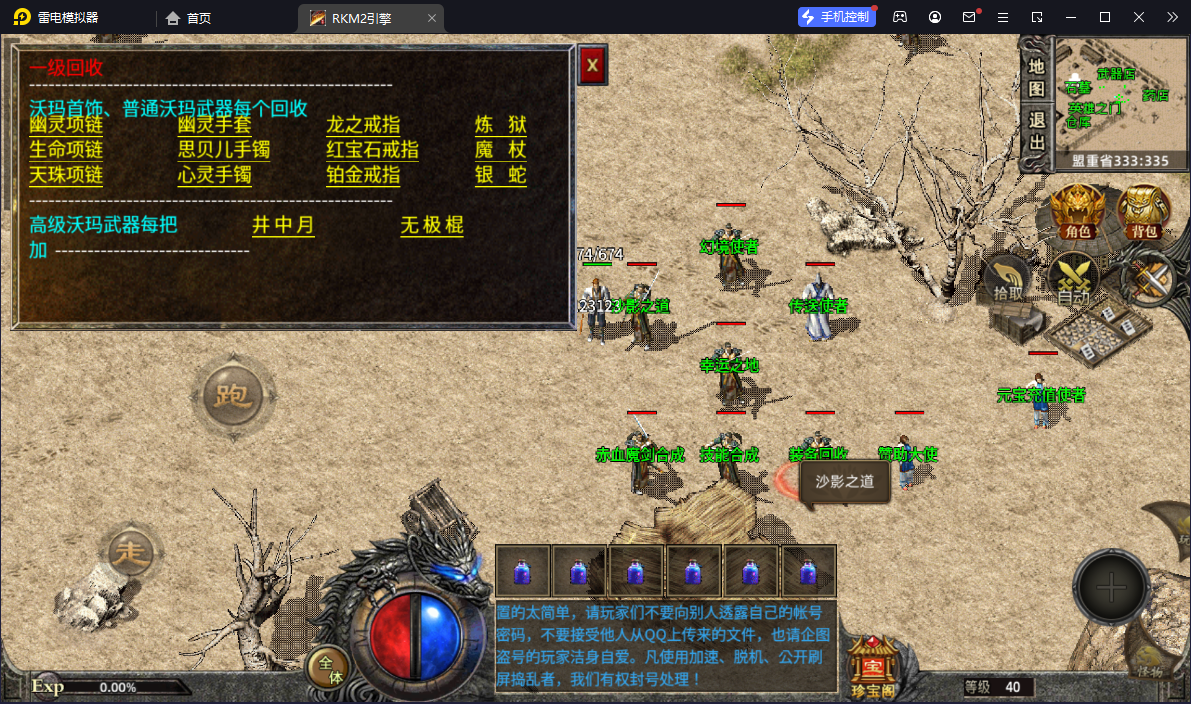1191x704 pixels.
Task: Open the 手机控制 phone control toolbar button
Action: pyautogui.click(x=837, y=17)
